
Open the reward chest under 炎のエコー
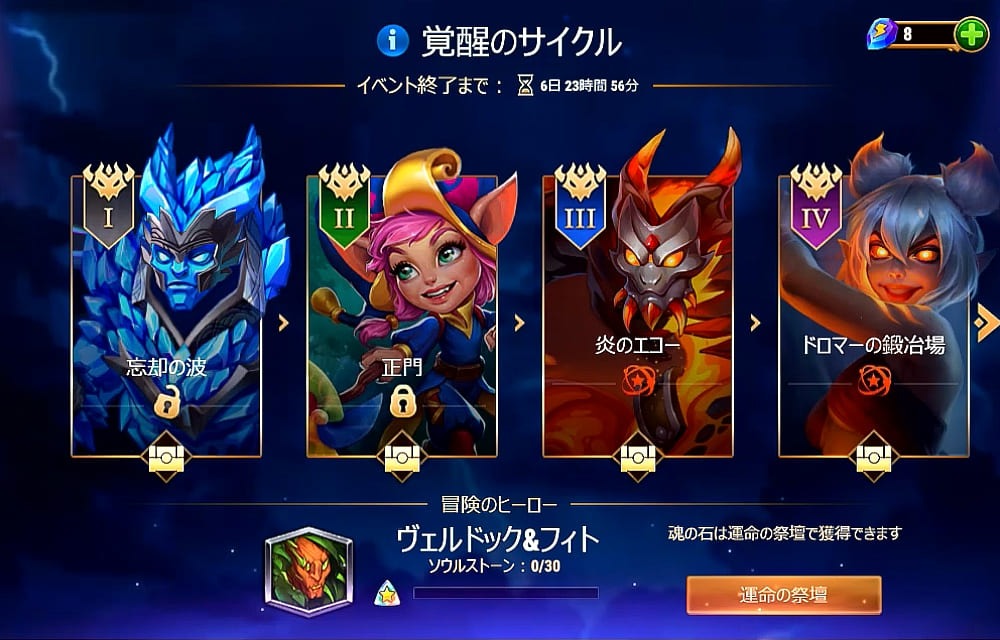point(638,458)
